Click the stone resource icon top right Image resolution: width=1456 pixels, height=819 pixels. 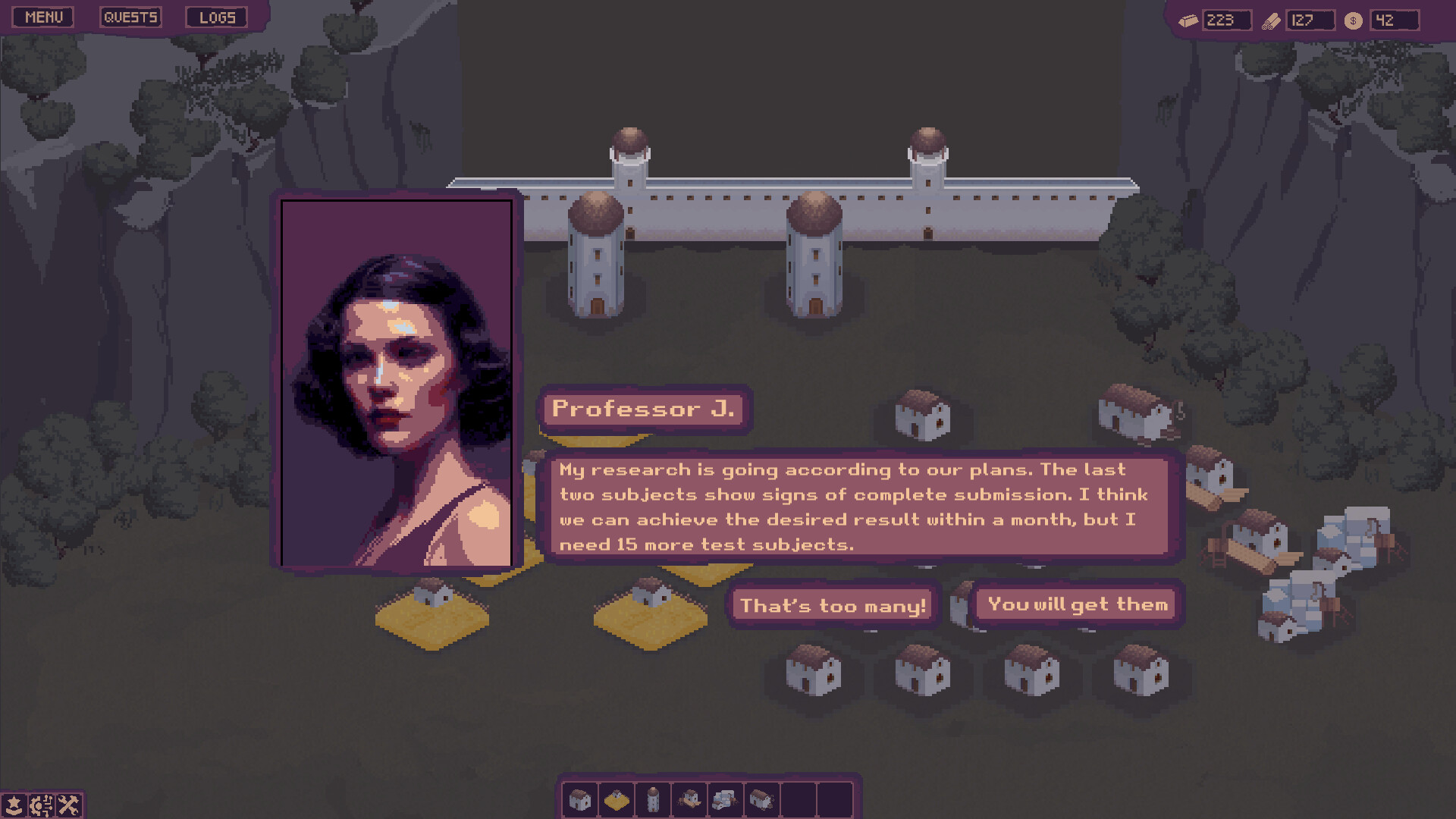click(x=1188, y=20)
